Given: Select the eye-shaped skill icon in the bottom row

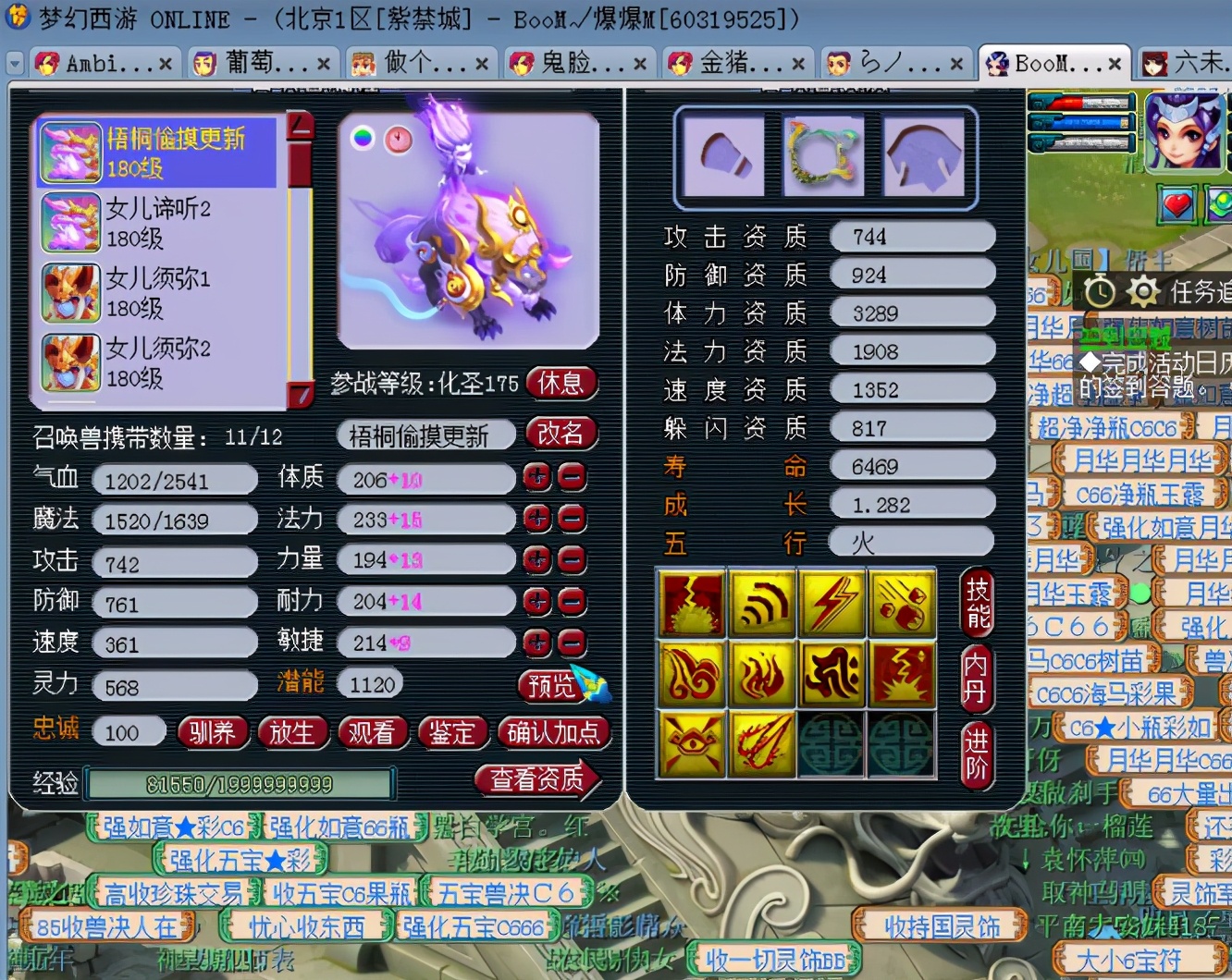Looking at the screenshot, I should pyautogui.click(x=691, y=744).
